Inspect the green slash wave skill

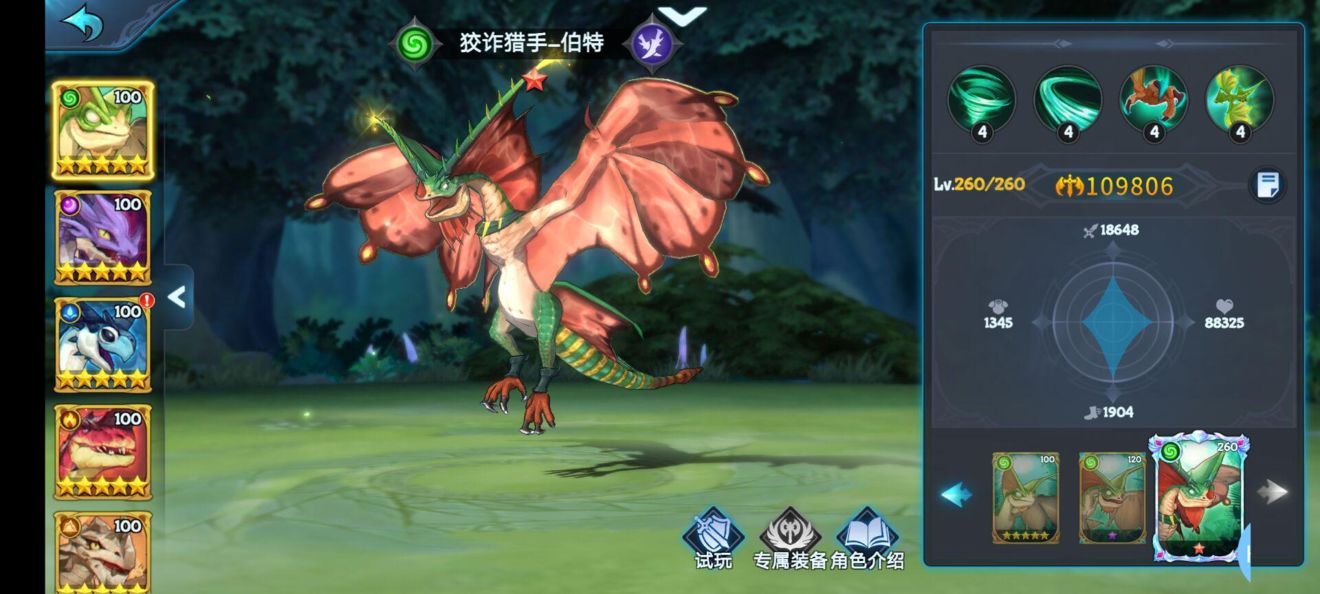coord(1068,100)
